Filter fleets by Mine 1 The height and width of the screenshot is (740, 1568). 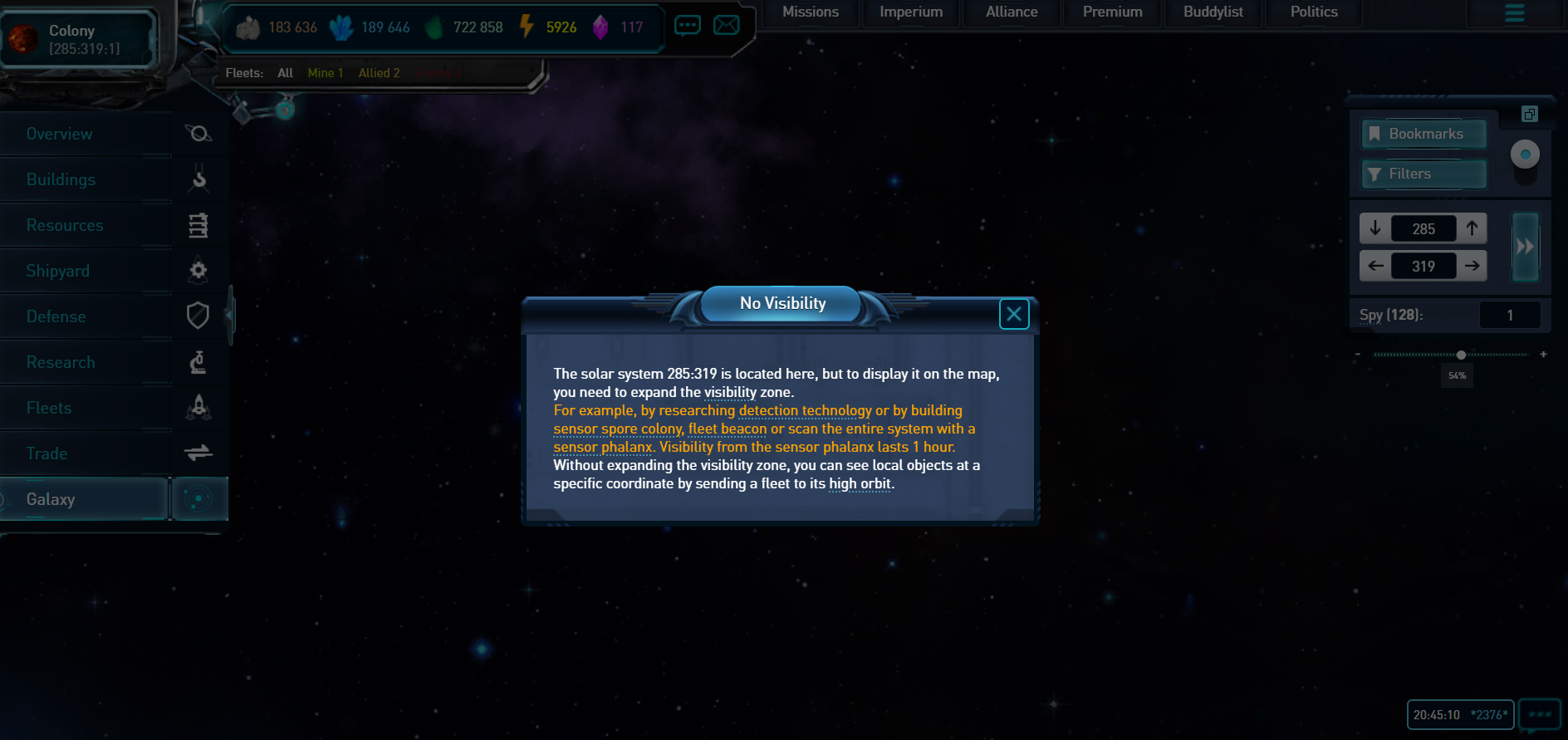[x=325, y=73]
